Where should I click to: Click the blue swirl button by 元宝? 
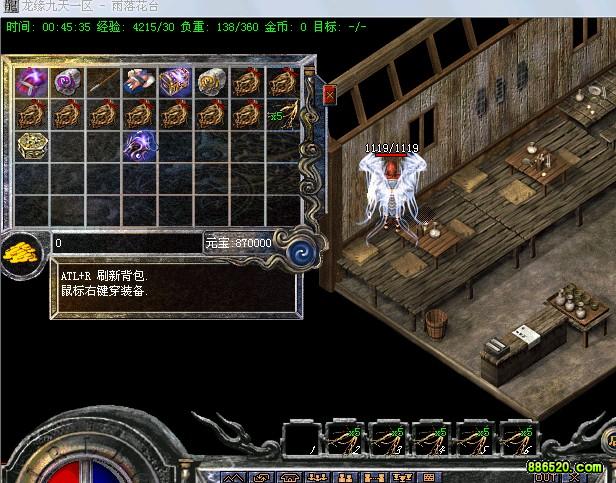pyautogui.click(x=296, y=251)
